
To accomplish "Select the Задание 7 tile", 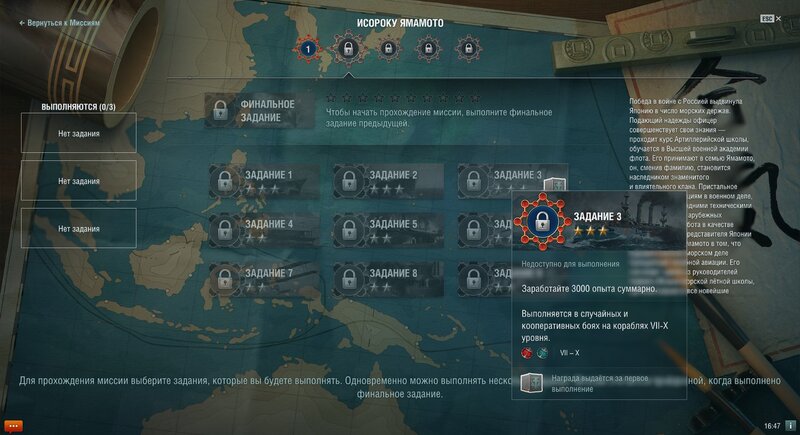I will point(264,278).
